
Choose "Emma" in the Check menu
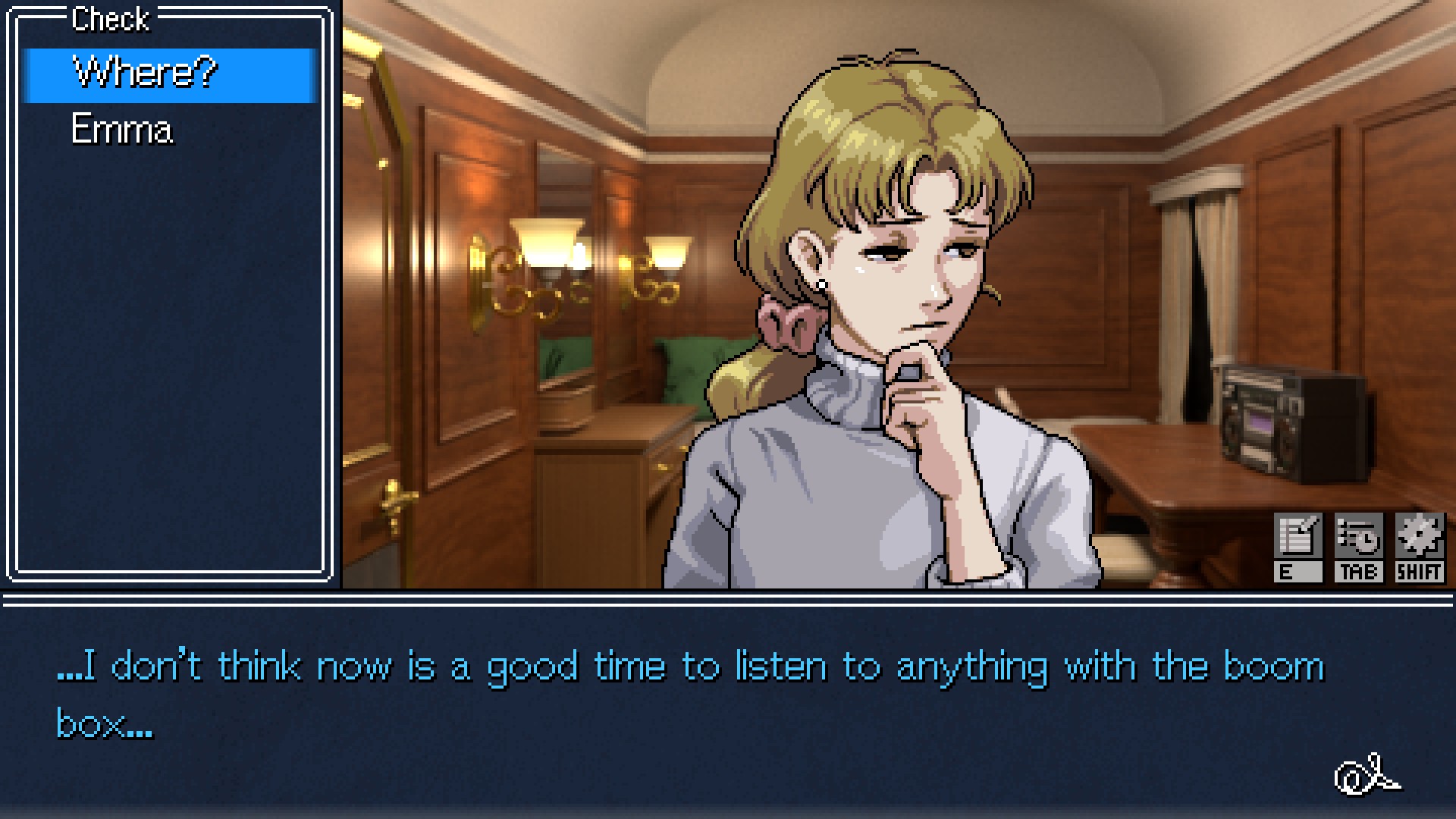point(122,130)
